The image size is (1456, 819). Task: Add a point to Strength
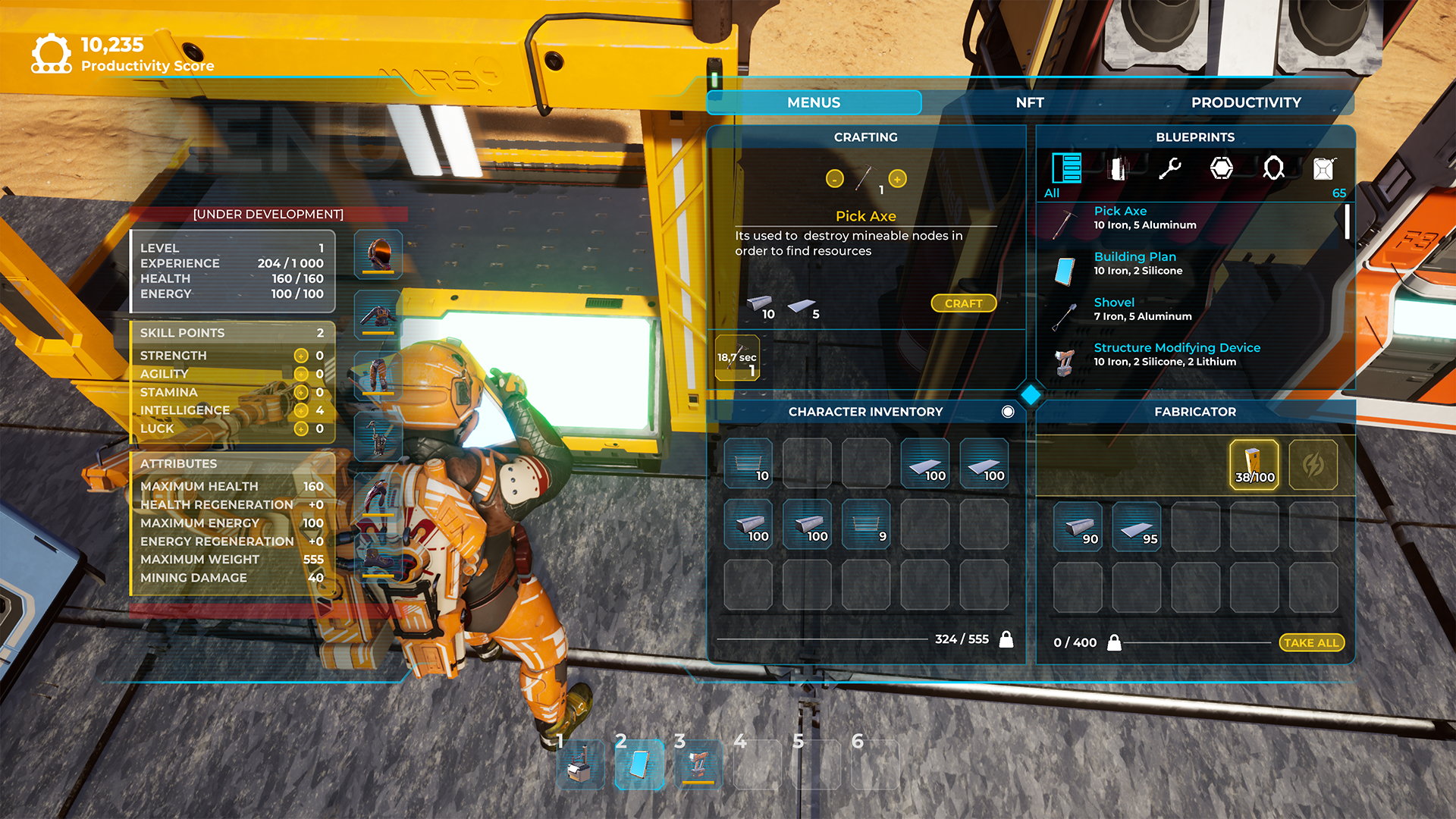301,356
